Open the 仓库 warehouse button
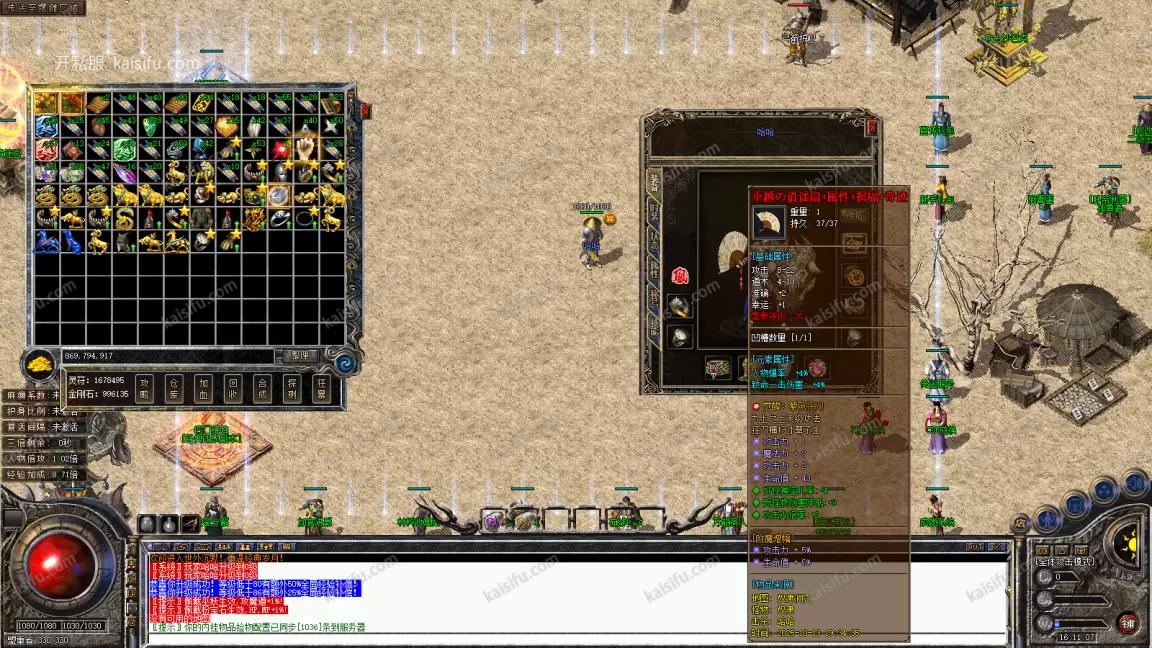1152x648 pixels. coord(174,387)
